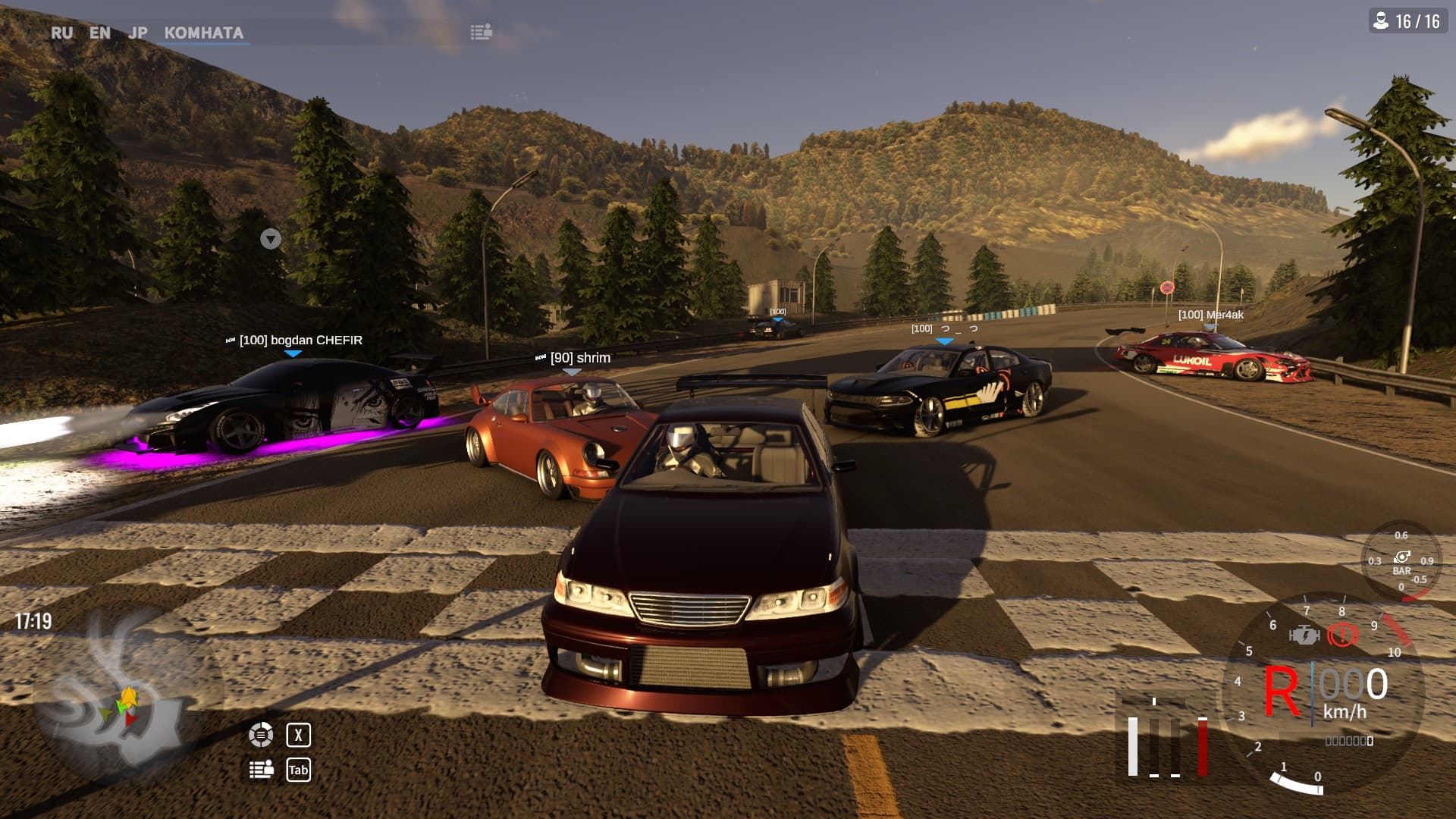
Task: Show the 16/16 player count panel
Action: 1408,21
